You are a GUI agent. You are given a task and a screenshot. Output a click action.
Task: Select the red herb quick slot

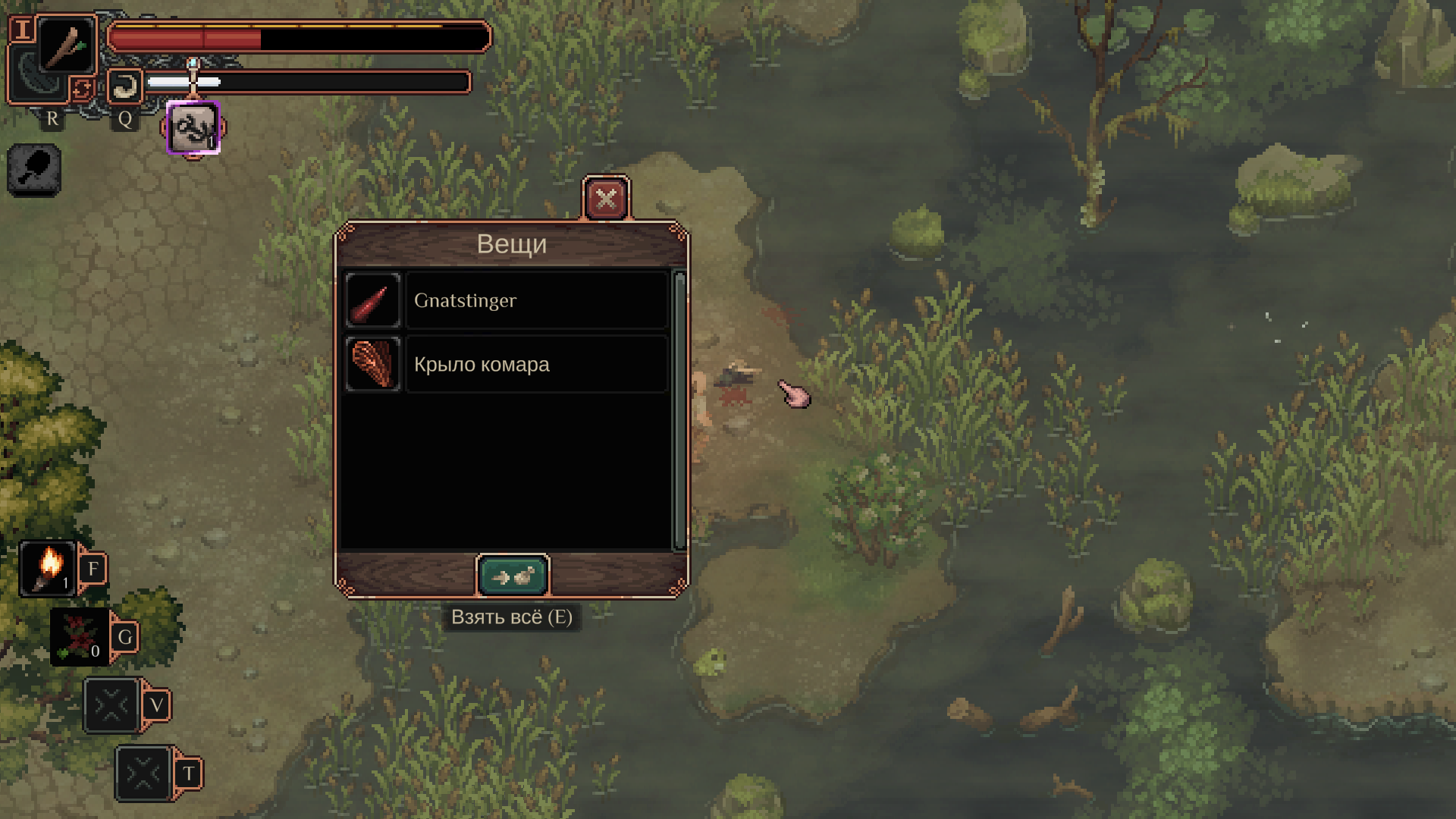pyautogui.click(x=79, y=637)
